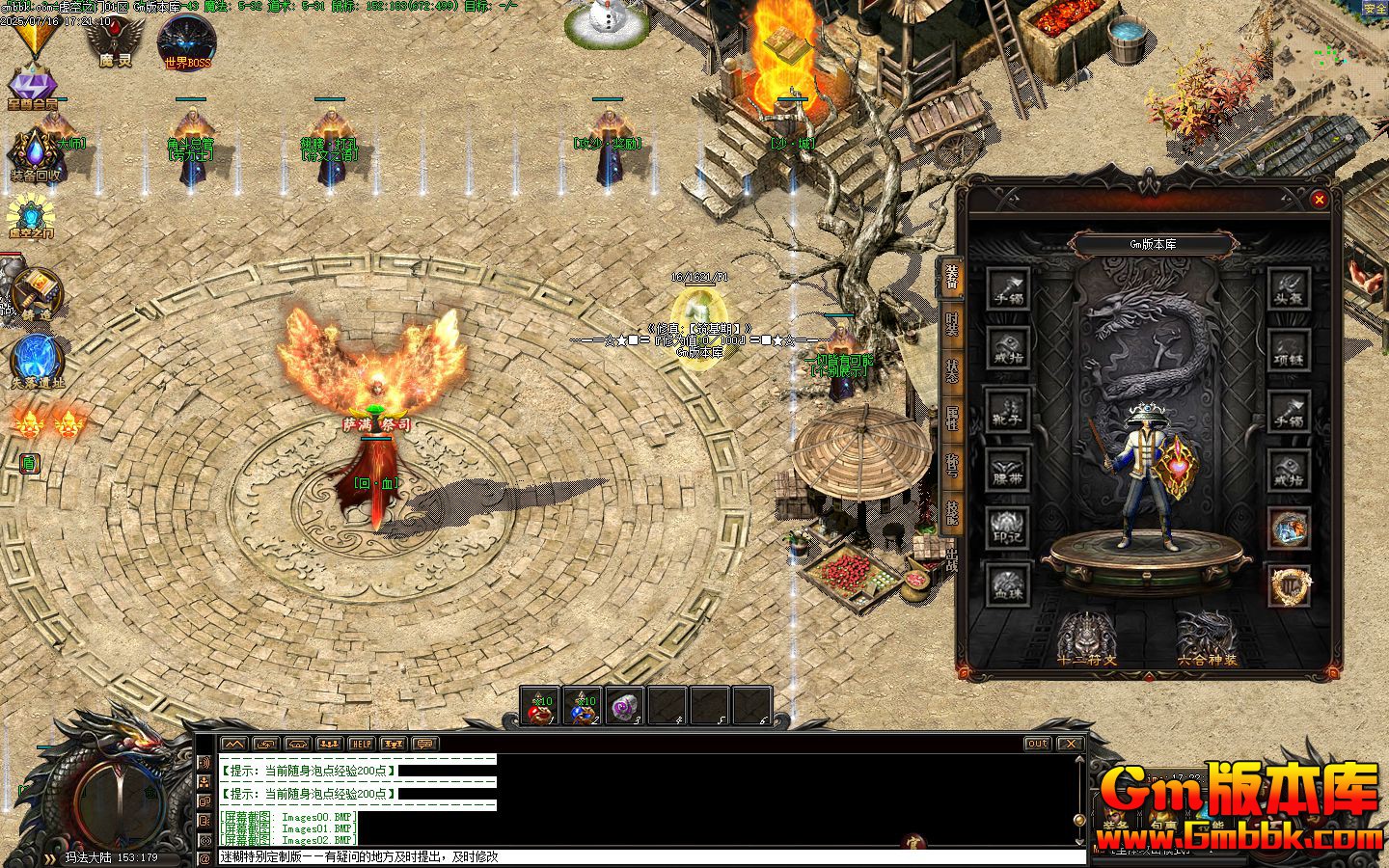Close the character equipment panel
The width and height of the screenshot is (1389, 868).
[1319, 200]
